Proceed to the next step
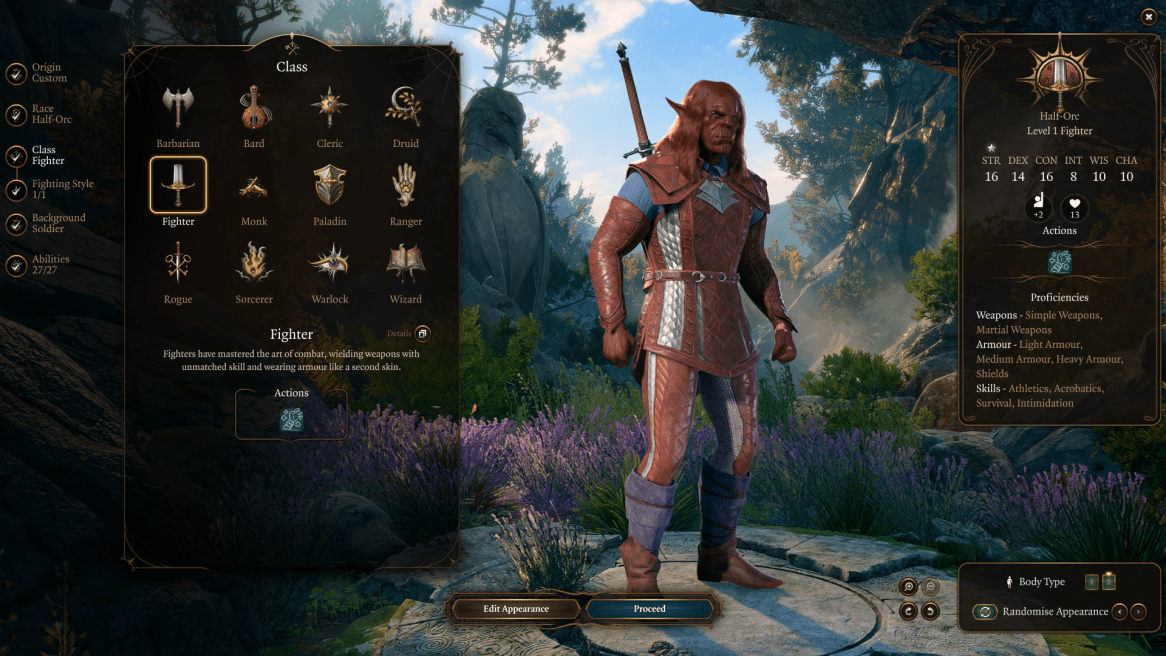The width and height of the screenshot is (1166, 656). point(649,609)
